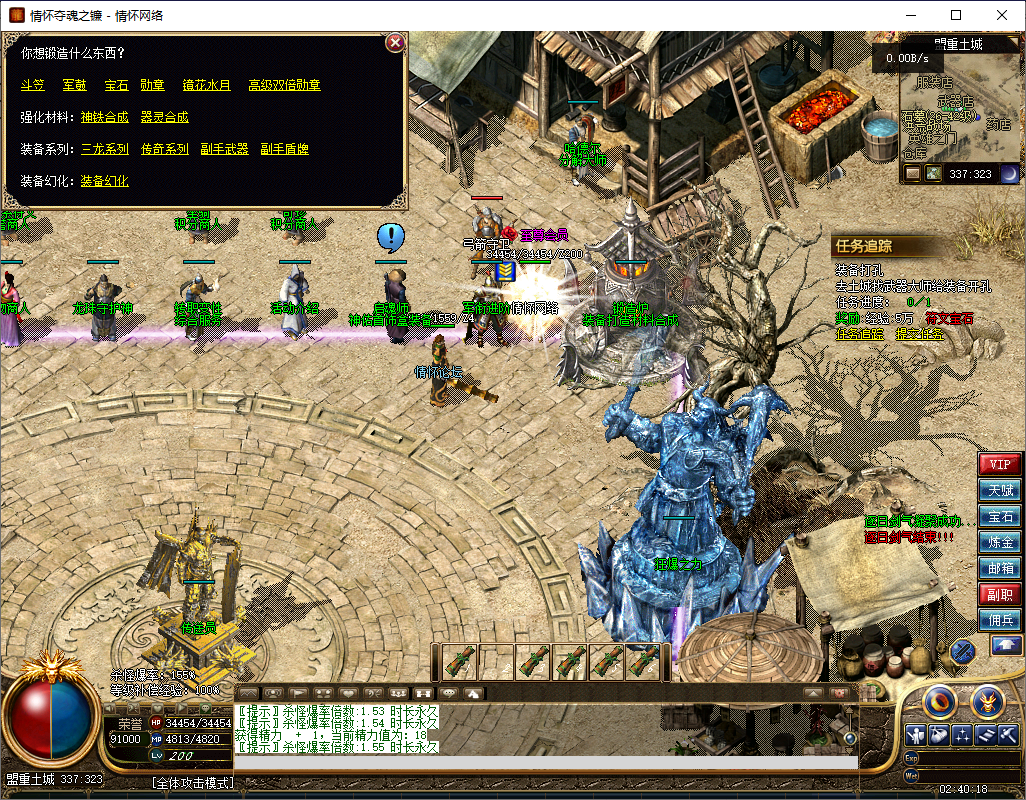Choose the 斗笠 forging option
The image size is (1026, 800).
coord(33,85)
